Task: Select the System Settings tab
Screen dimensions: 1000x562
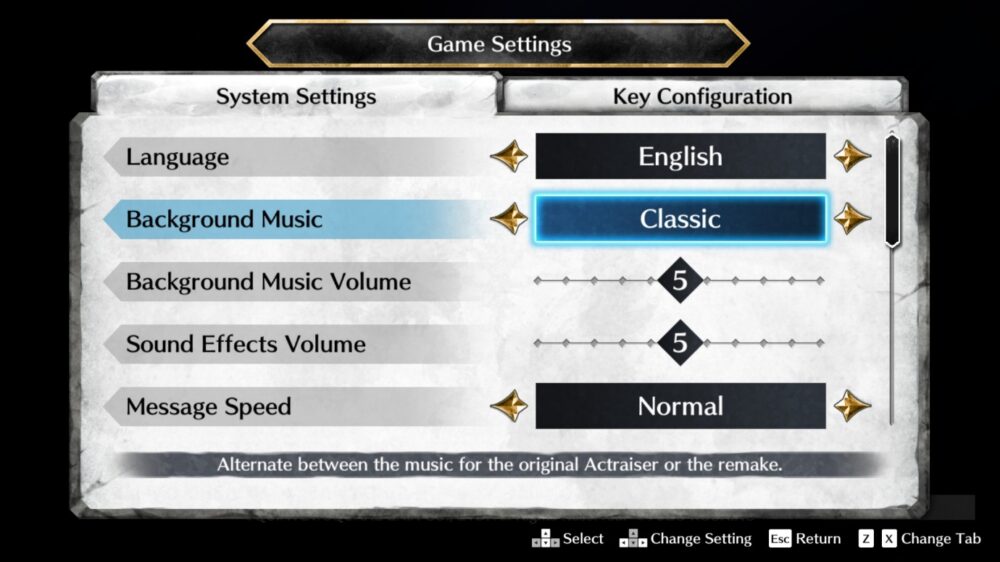Action: pyautogui.click(x=296, y=97)
